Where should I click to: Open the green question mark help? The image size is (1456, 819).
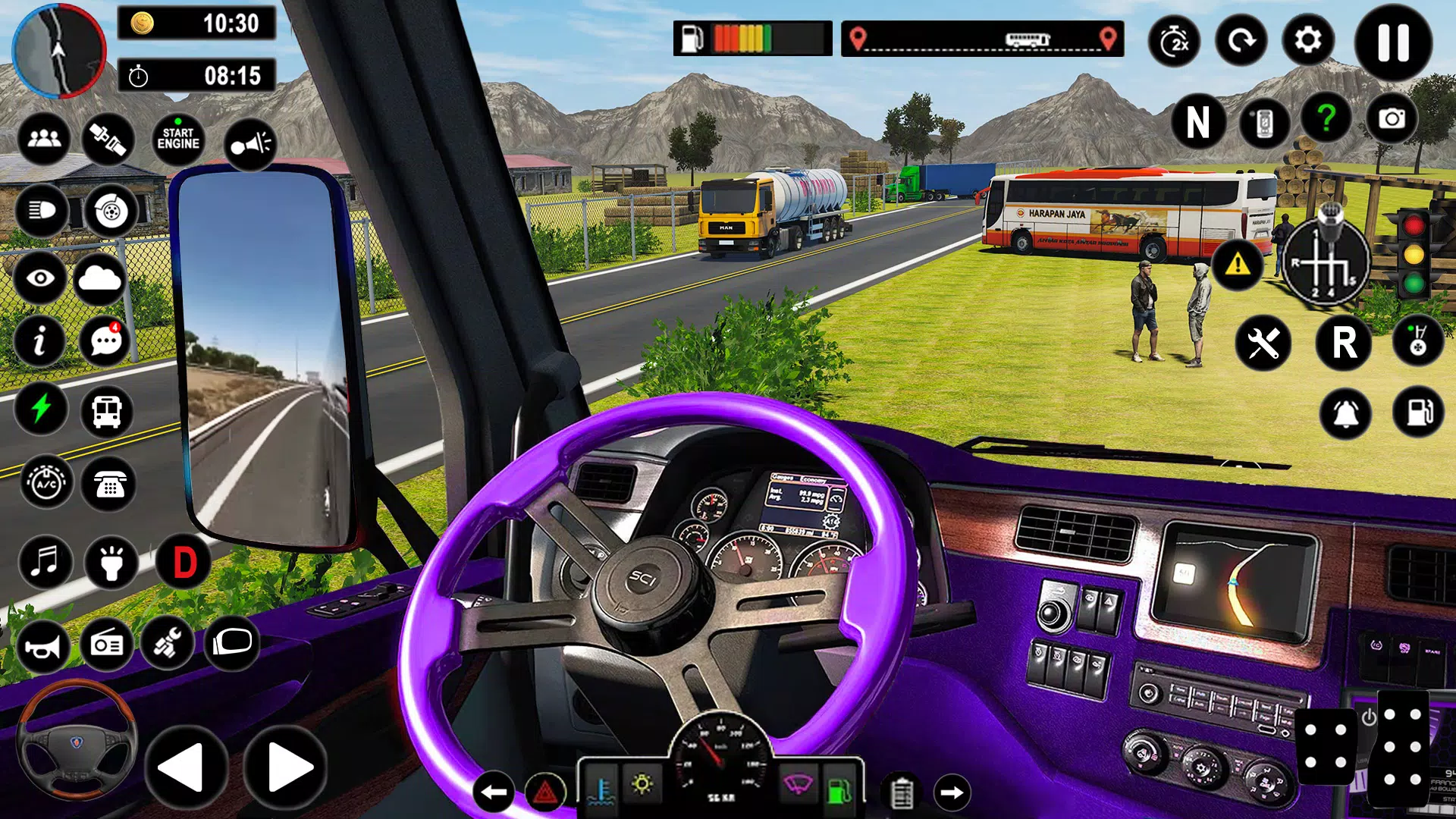coord(1326,118)
